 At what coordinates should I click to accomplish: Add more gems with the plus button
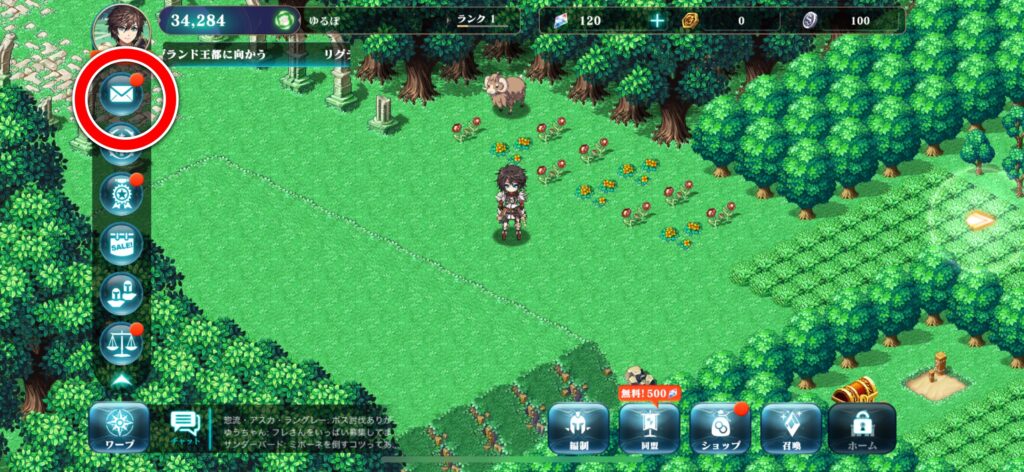click(656, 20)
